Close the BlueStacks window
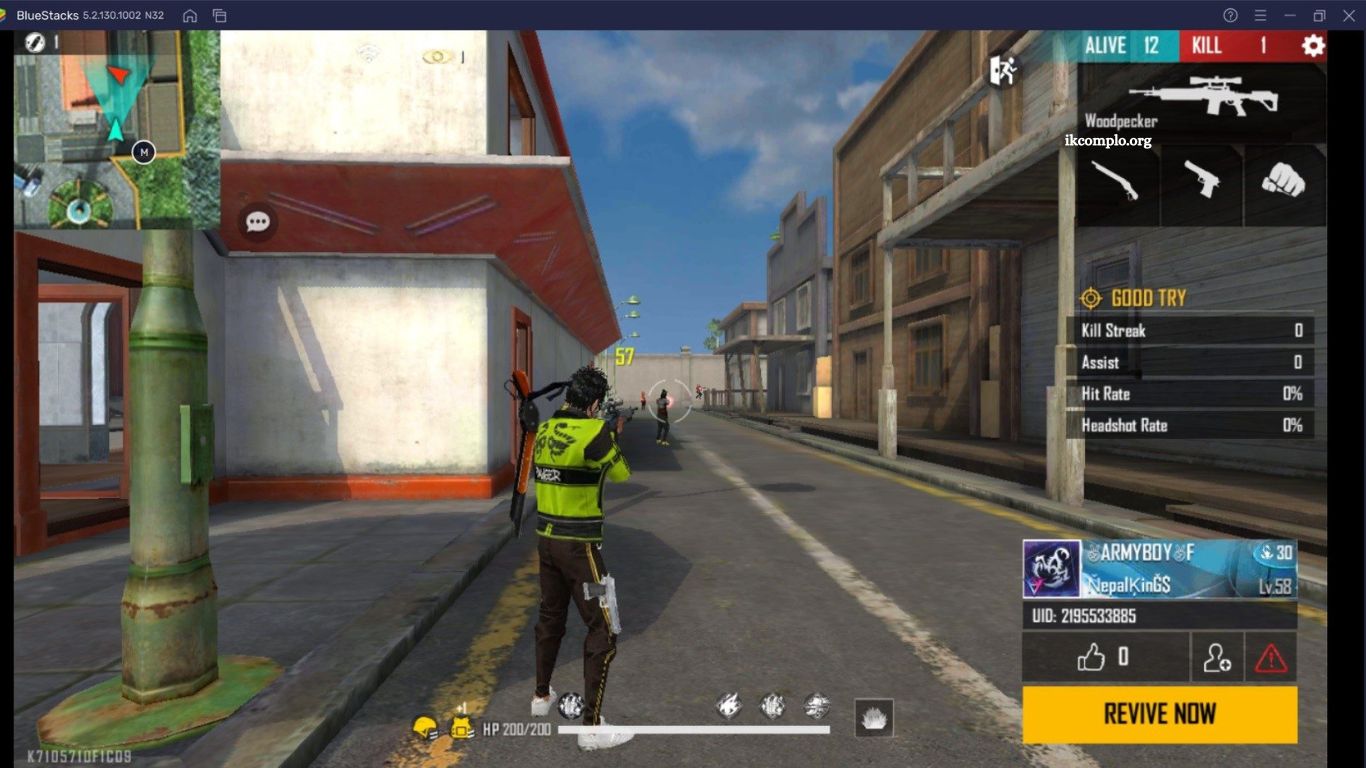The image size is (1366, 768). (1347, 15)
